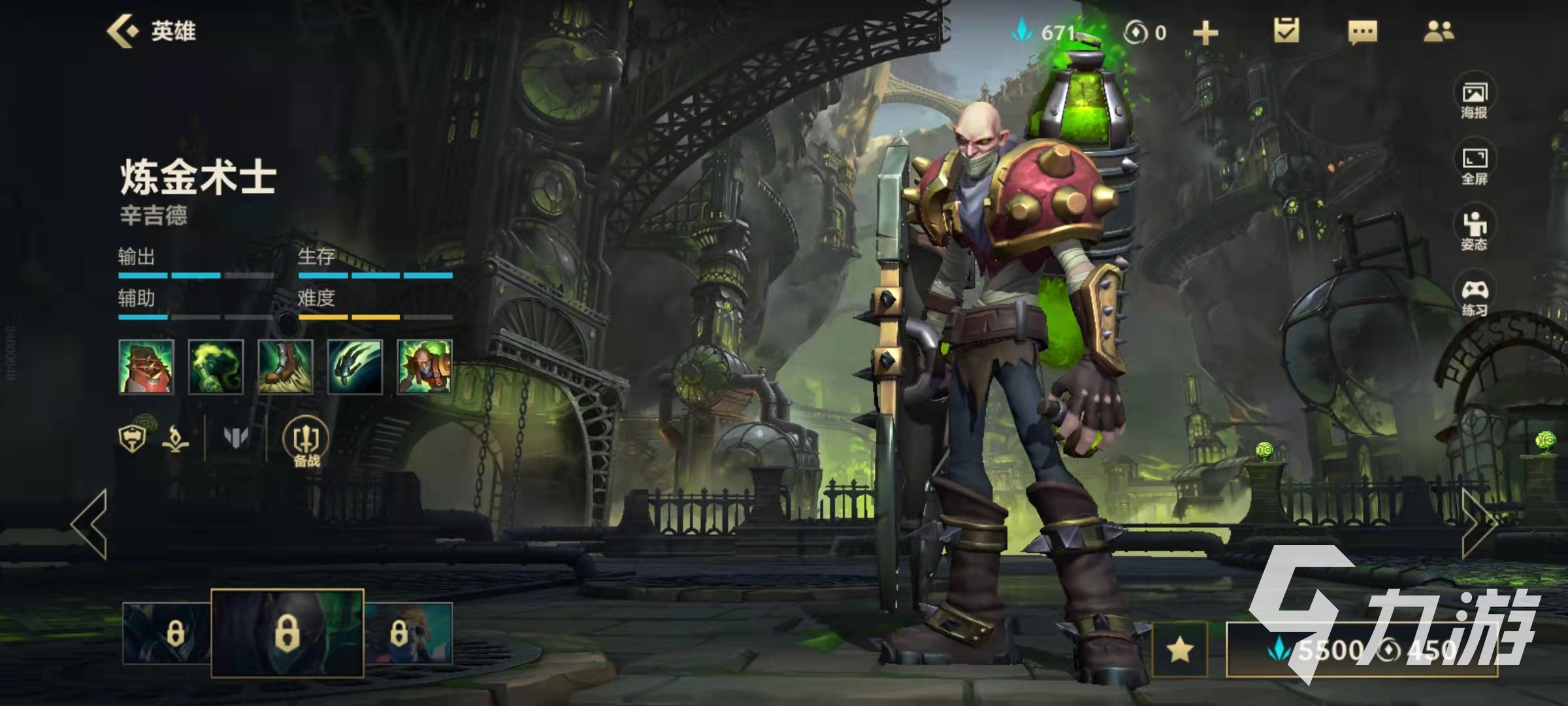Show the previous hero with left arrow
The width and height of the screenshot is (1568, 706).
90,524
